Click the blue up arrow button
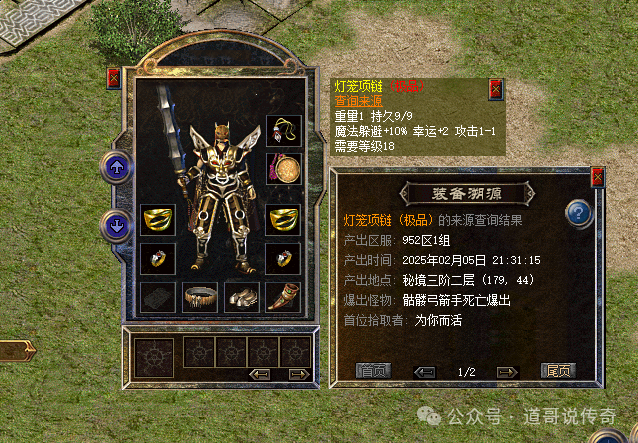This screenshot has width=638, height=443. coord(117,167)
